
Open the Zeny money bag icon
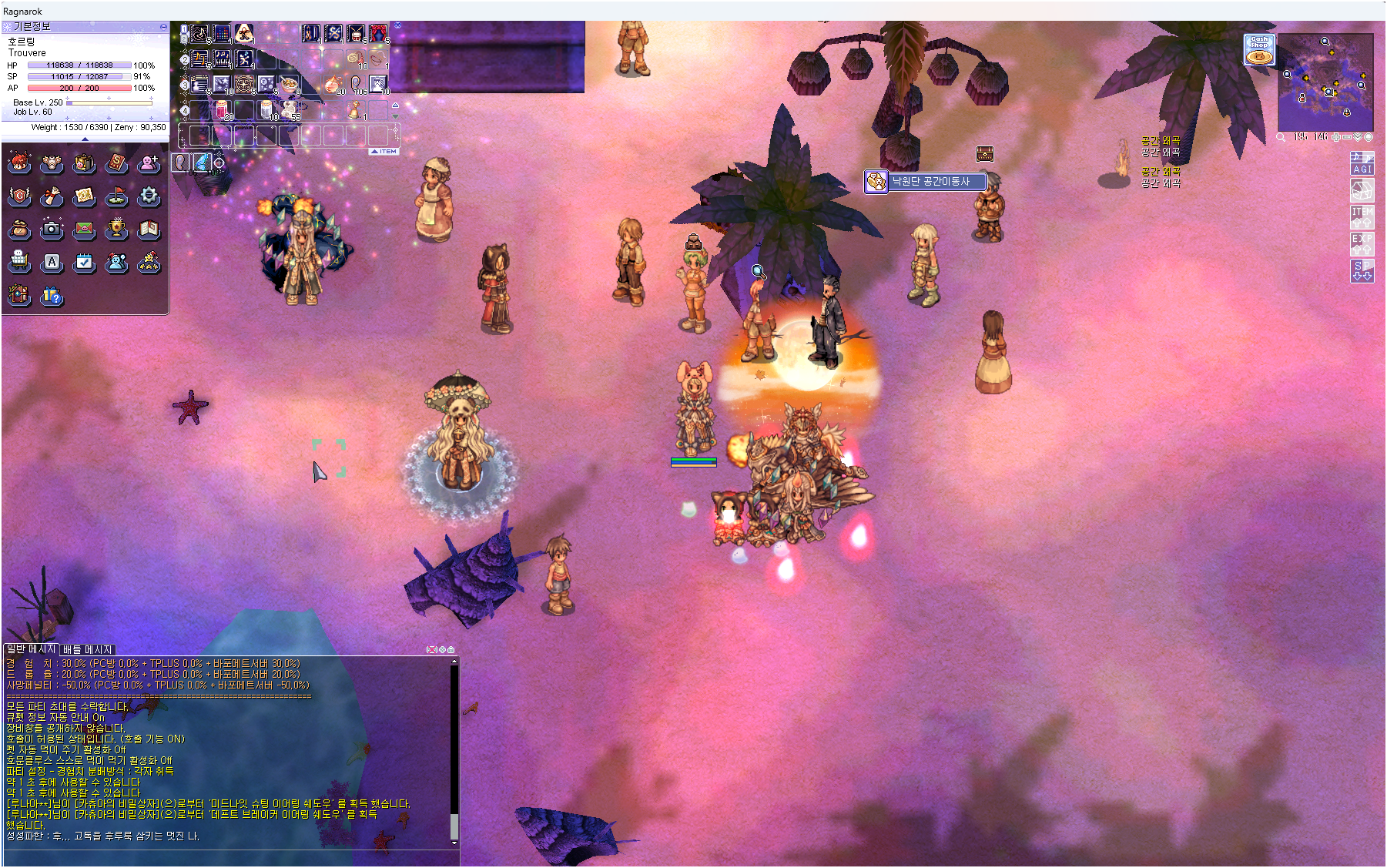click(x=19, y=229)
